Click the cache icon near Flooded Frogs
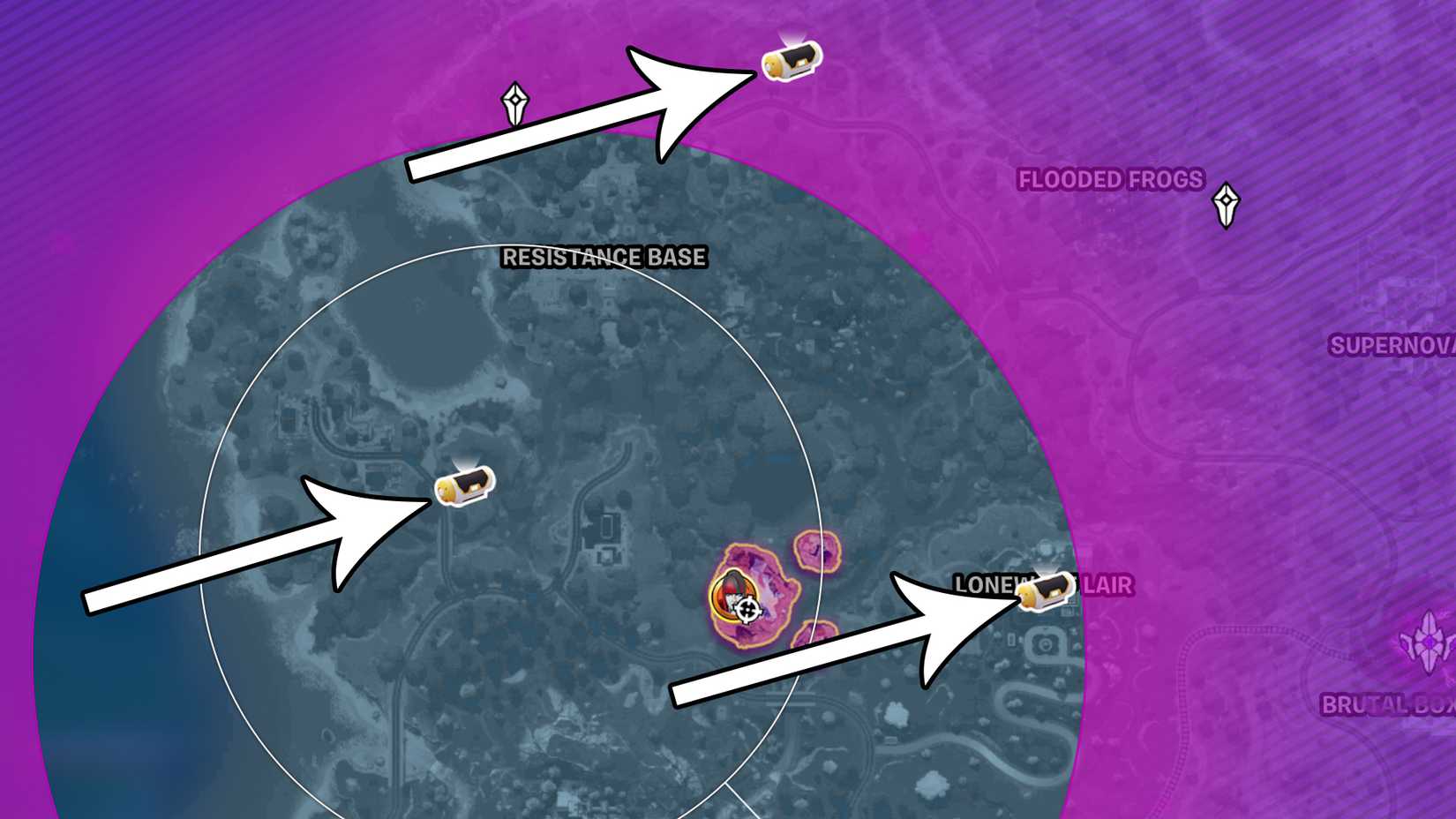 click(x=790, y=60)
